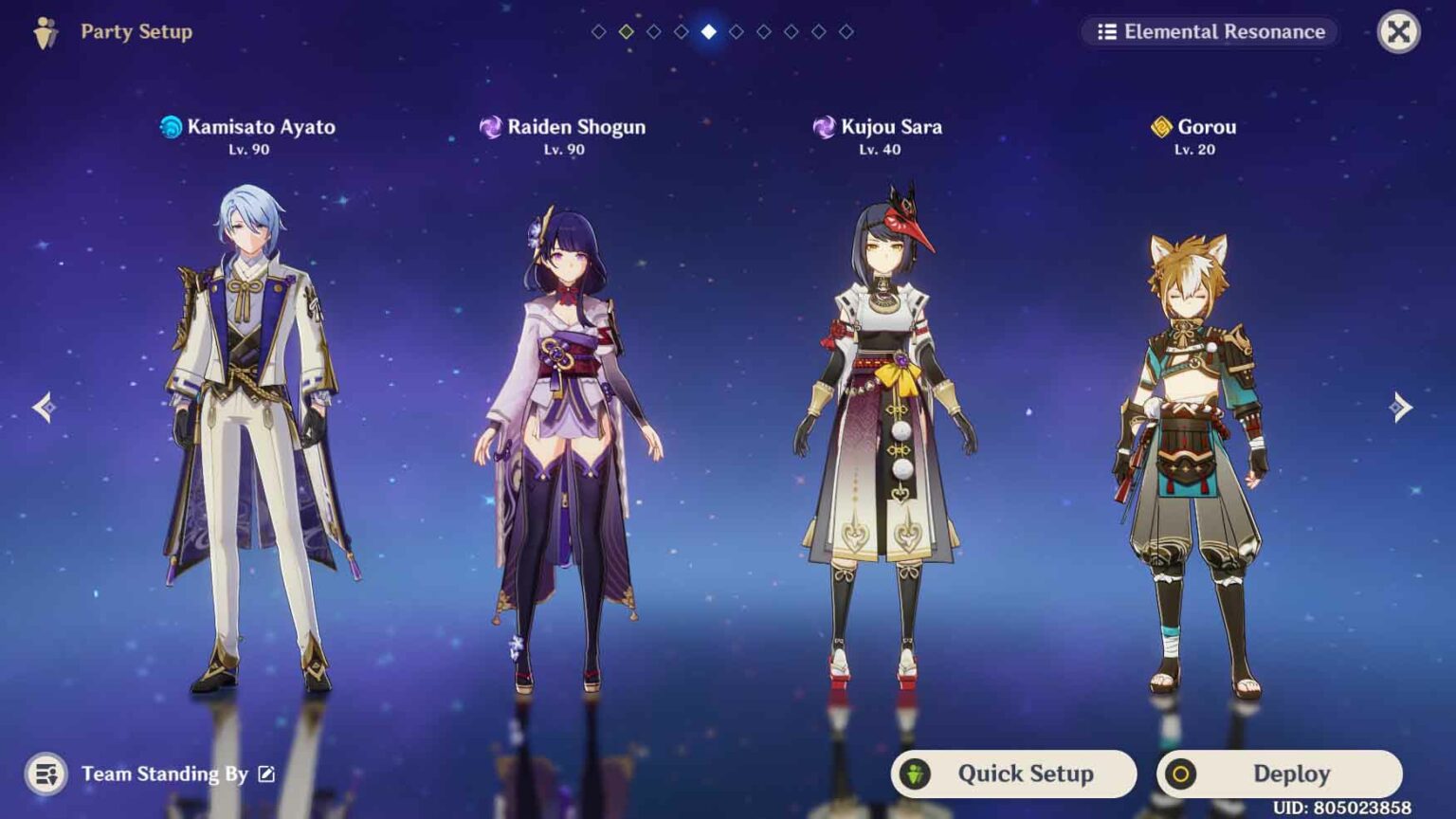
Task: Jump to the green-highlighted party diamond
Action: (627, 32)
